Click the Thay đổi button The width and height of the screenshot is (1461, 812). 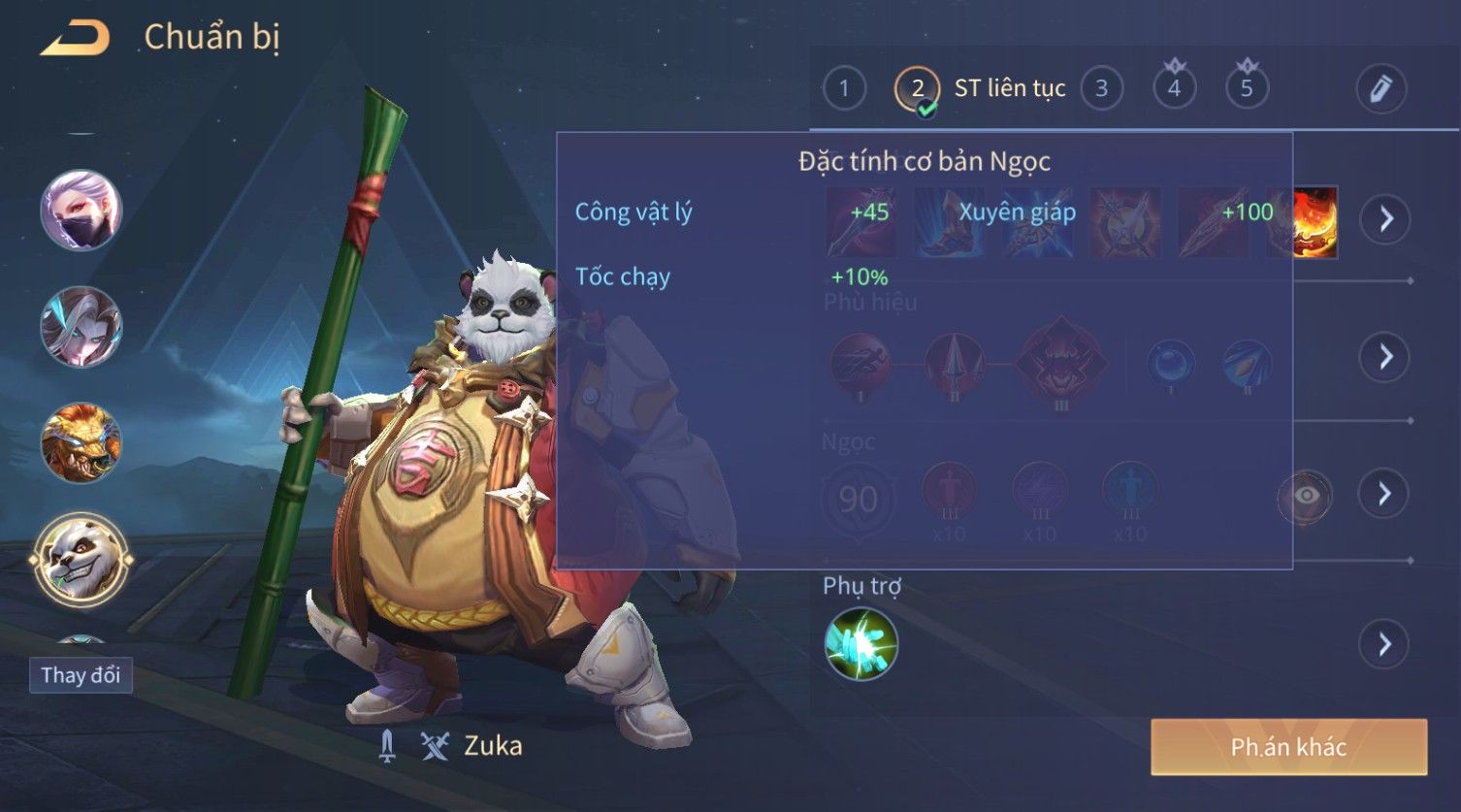(81, 675)
